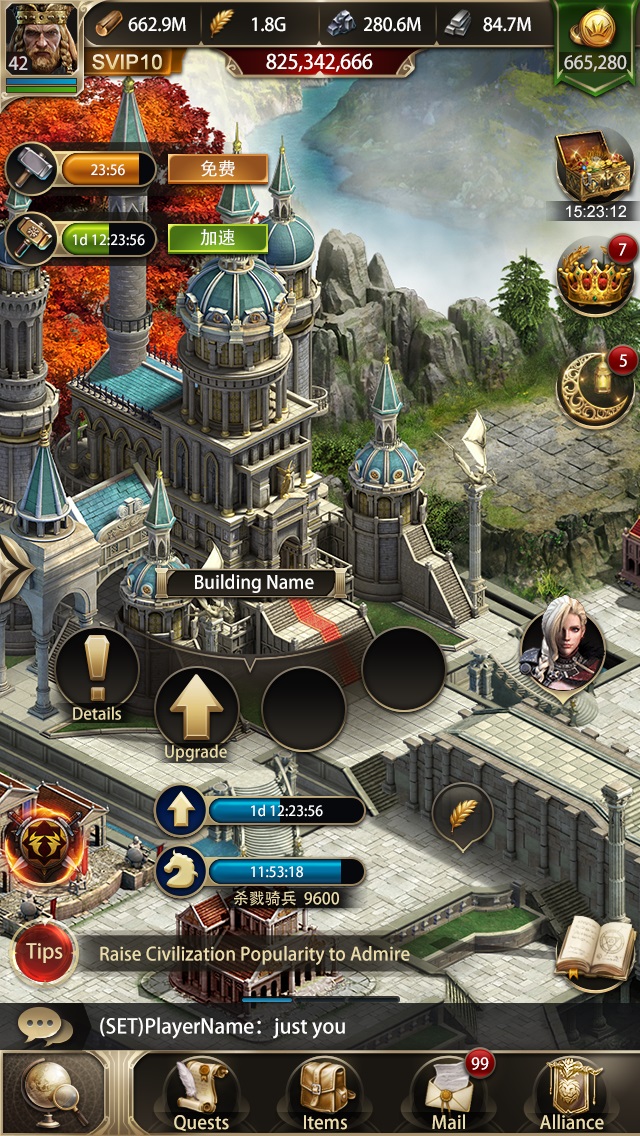This screenshot has height=1136, width=640.
Task: Upgrade the selected building
Action: (196, 712)
